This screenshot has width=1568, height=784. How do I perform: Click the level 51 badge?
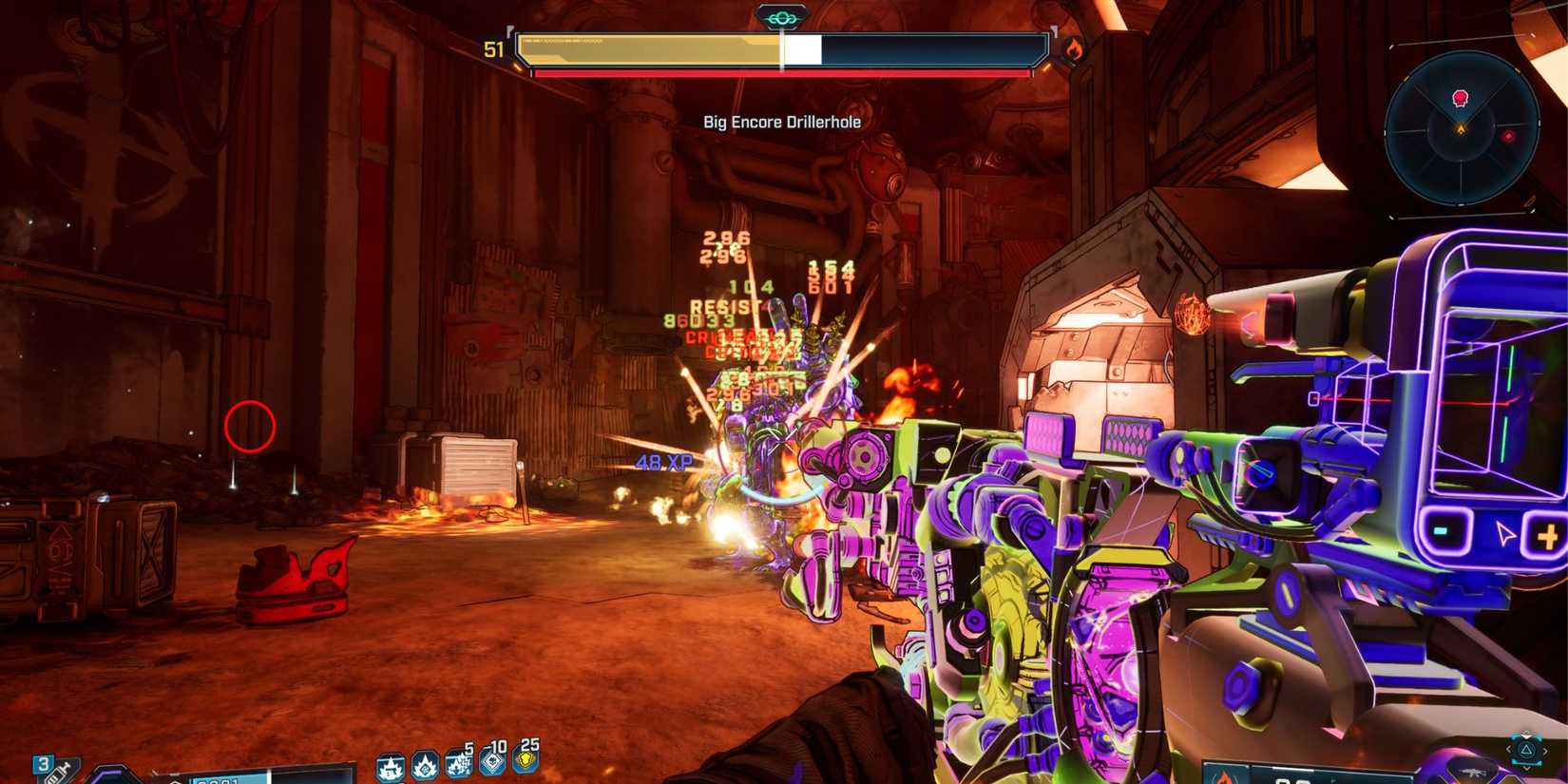pyautogui.click(x=493, y=49)
